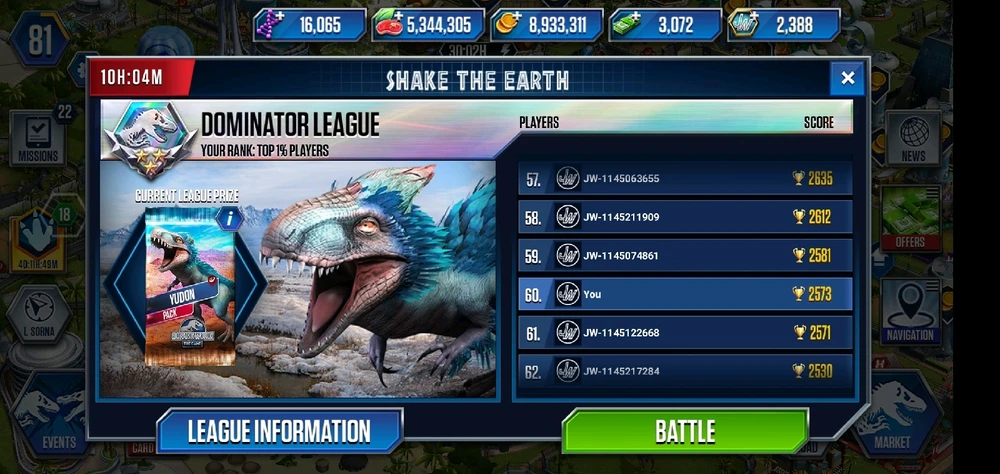Start a fight with the Battle button
The height and width of the screenshot is (474, 1000).
[x=684, y=431]
